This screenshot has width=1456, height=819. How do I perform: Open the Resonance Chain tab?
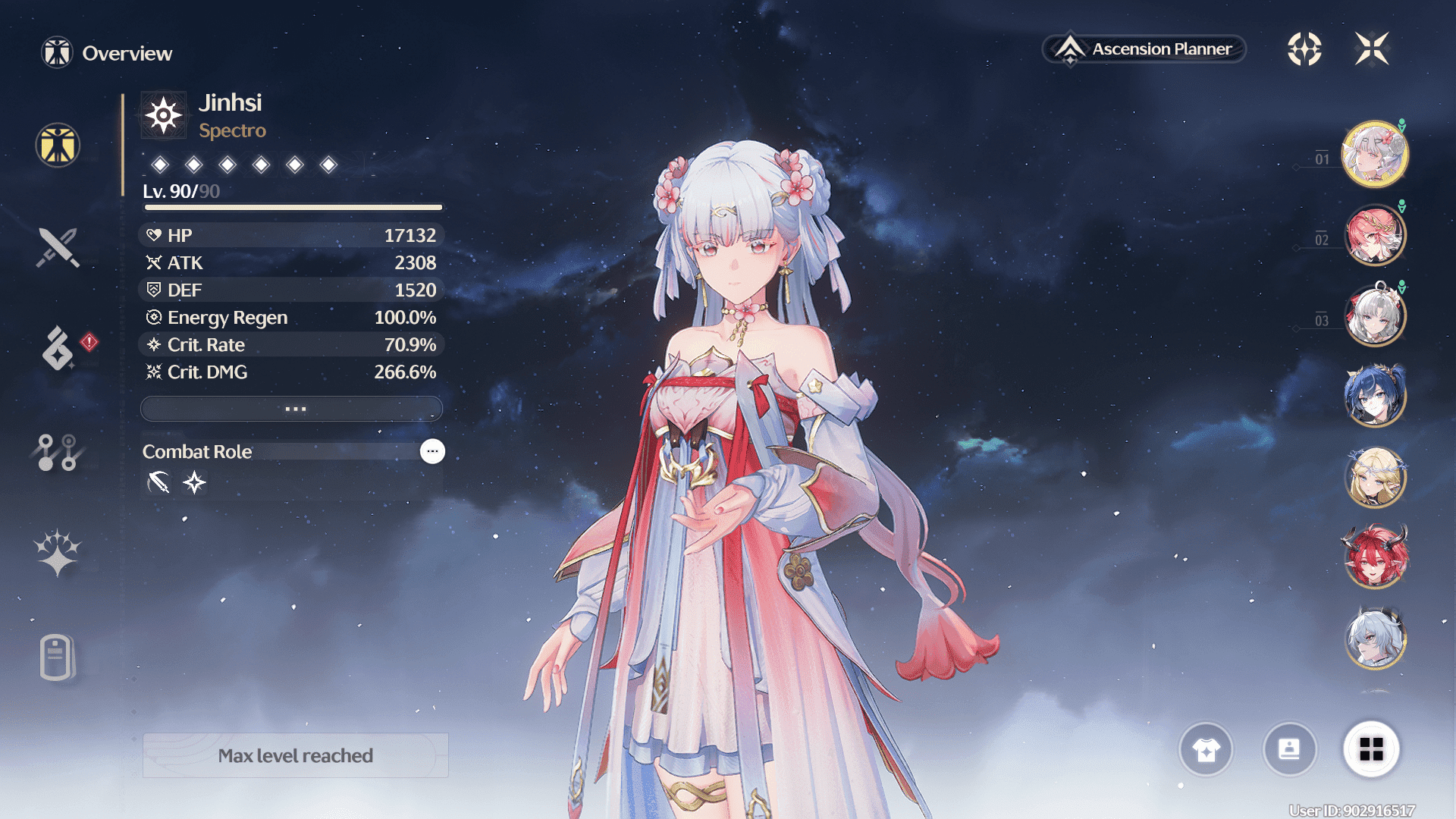pyautogui.click(x=58, y=552)
